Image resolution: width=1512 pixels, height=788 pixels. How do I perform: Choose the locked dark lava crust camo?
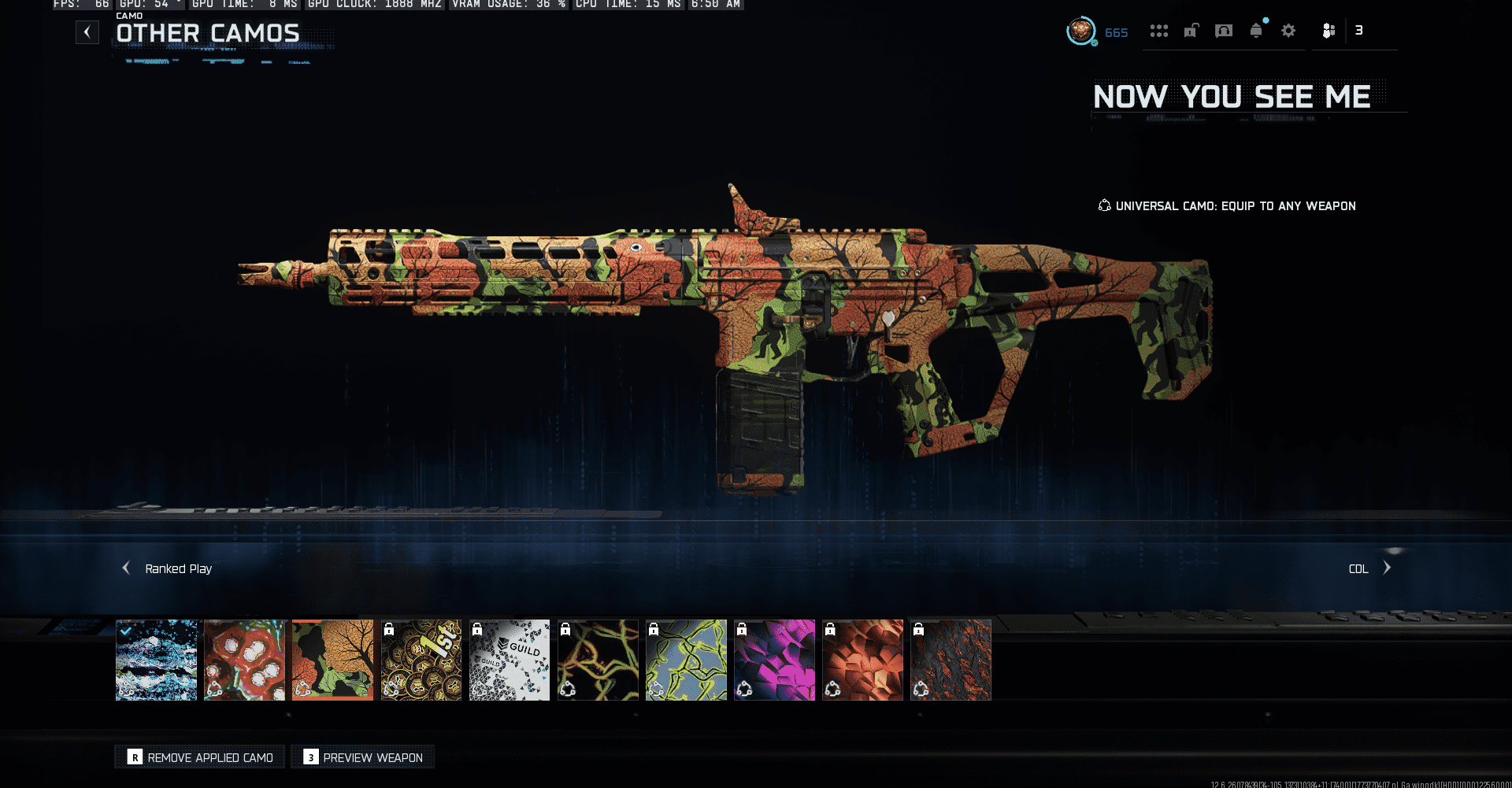coord(951,660)
